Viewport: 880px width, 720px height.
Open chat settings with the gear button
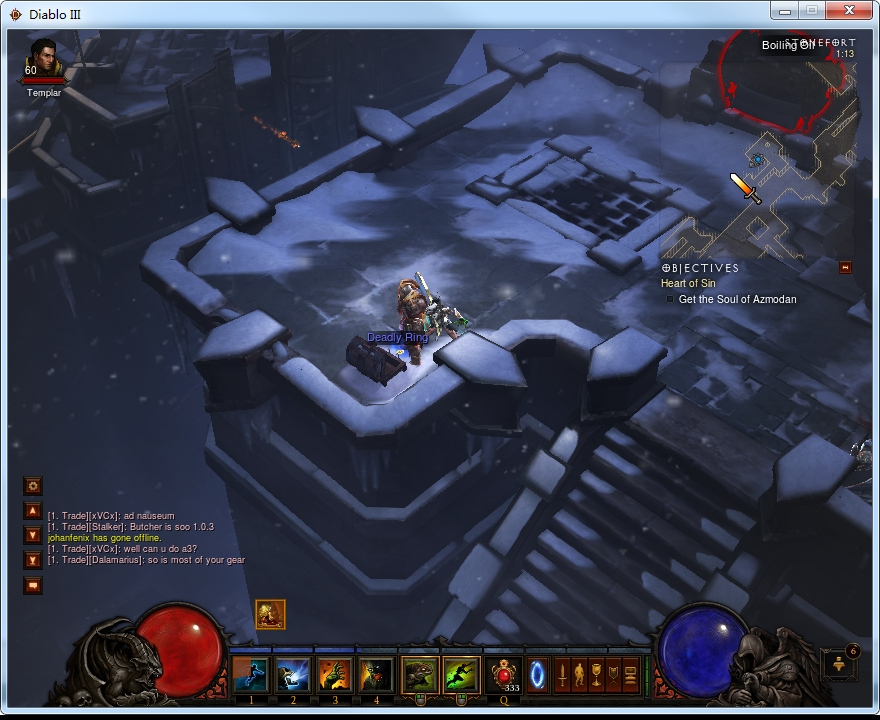[33, 486]
